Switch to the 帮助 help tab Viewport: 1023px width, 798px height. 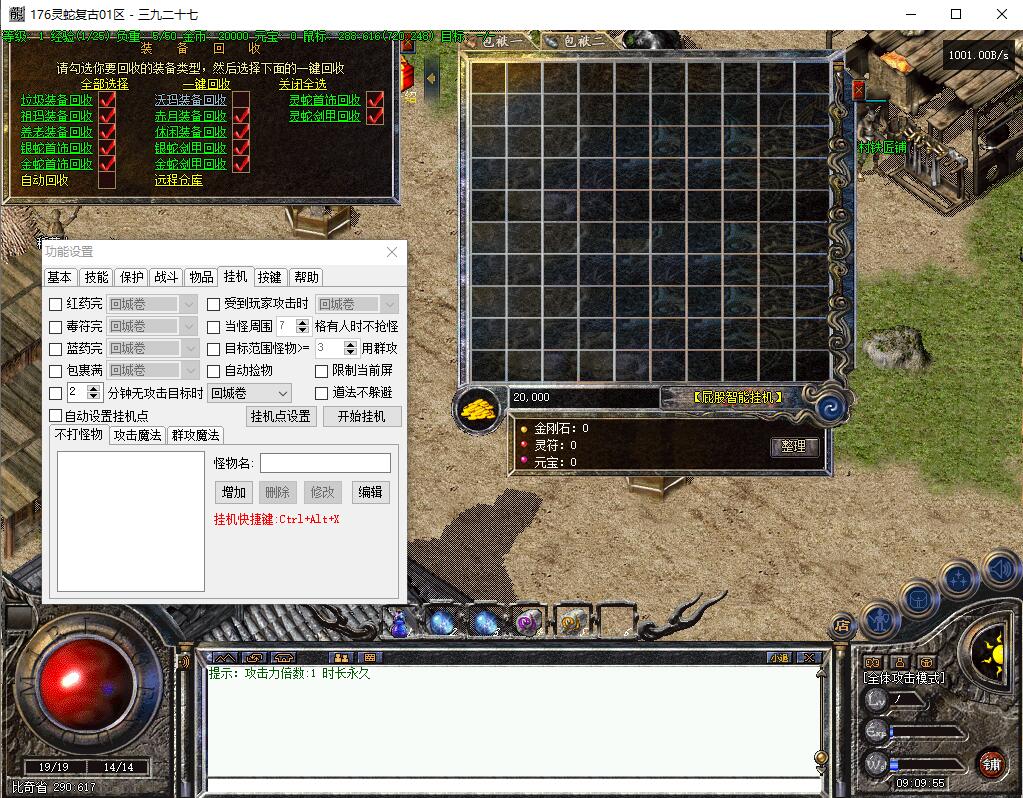(307, 277)
